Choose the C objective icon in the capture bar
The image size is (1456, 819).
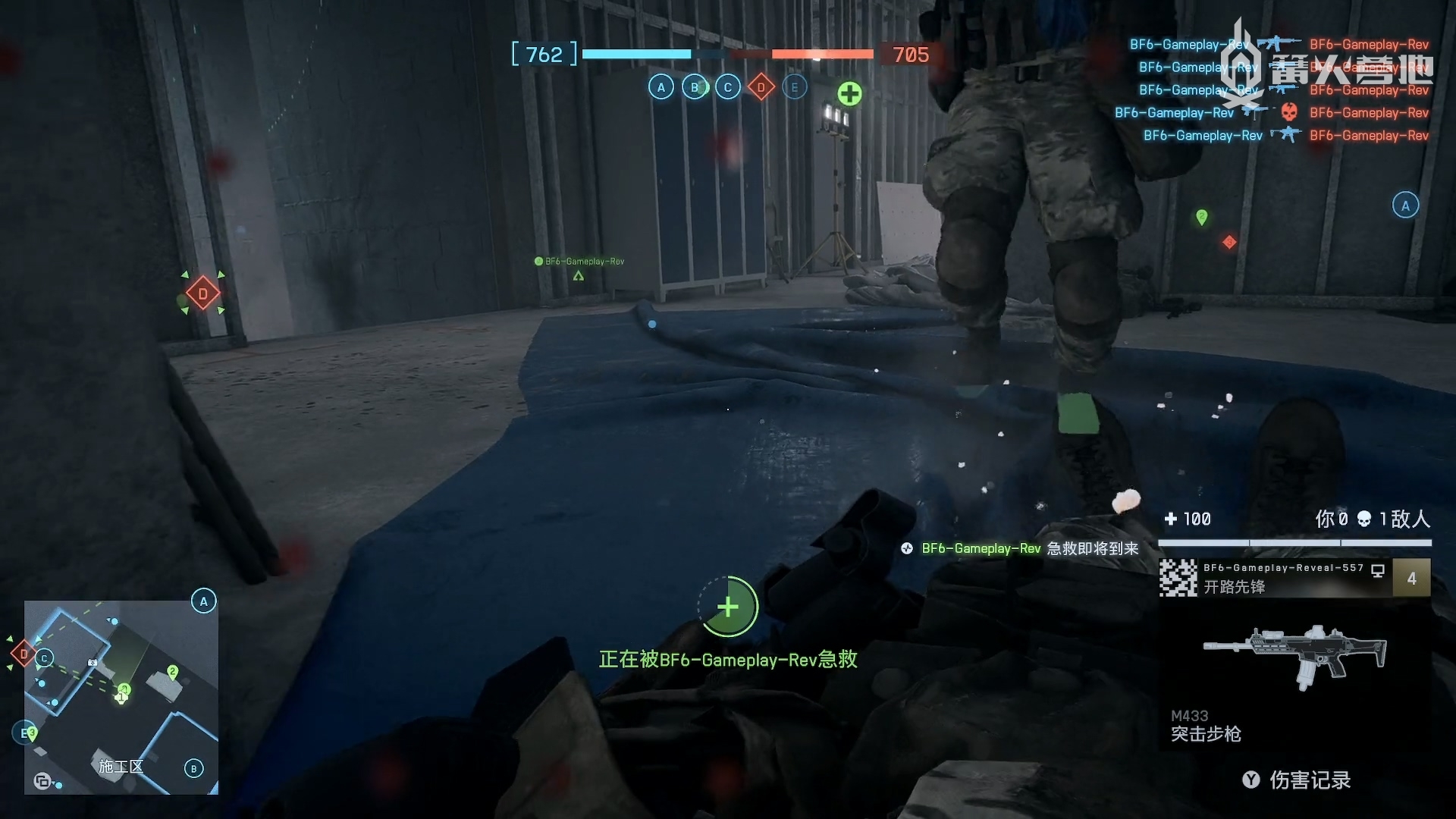point(727,87)
